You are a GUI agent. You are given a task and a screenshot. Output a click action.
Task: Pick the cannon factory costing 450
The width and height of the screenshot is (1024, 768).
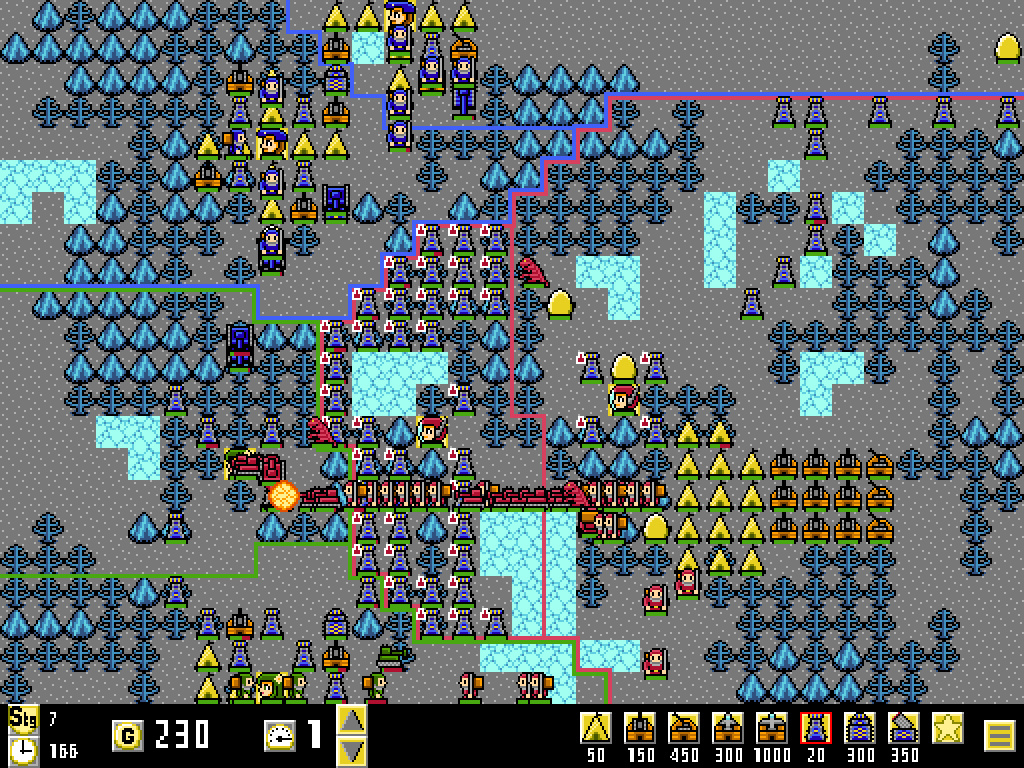(x=685, y=728)
